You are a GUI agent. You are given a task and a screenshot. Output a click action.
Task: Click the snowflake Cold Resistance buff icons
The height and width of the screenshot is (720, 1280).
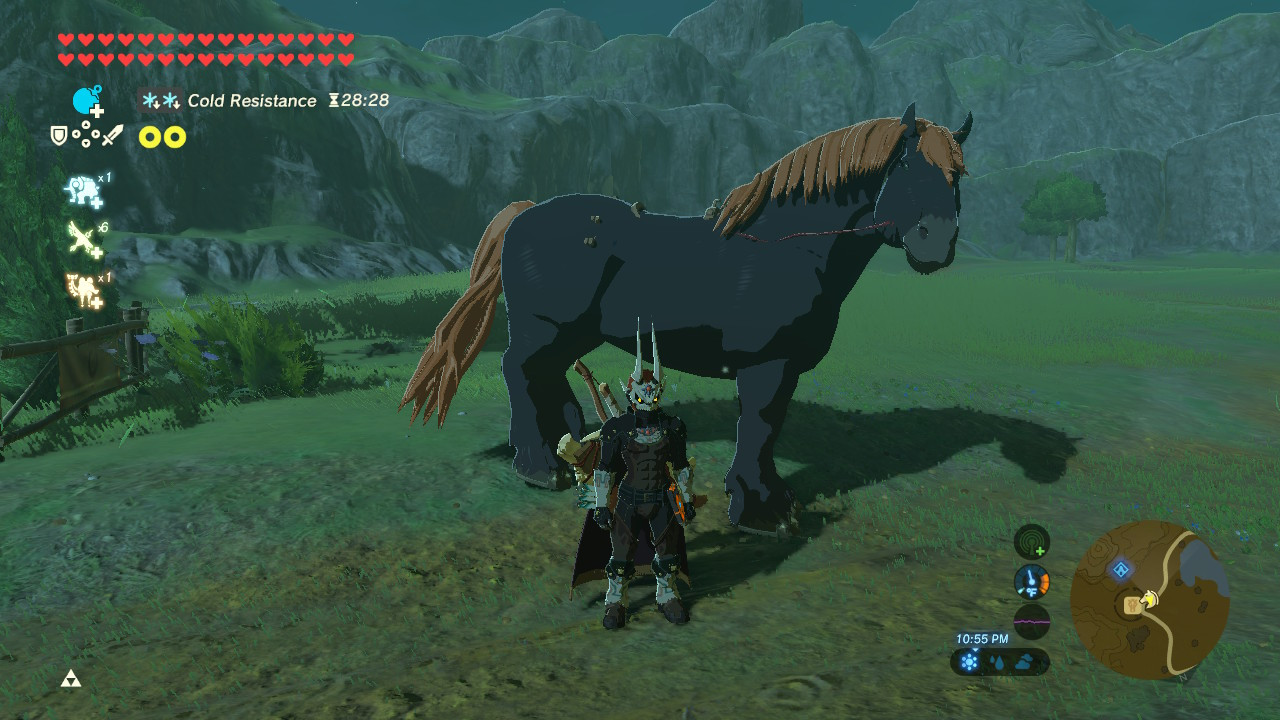(x=162, y=100)
